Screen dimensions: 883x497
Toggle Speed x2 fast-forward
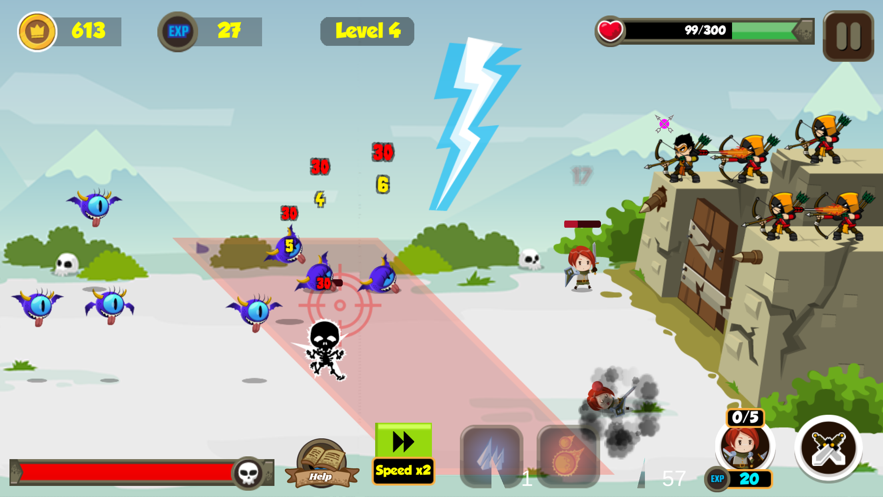point(403,453)
